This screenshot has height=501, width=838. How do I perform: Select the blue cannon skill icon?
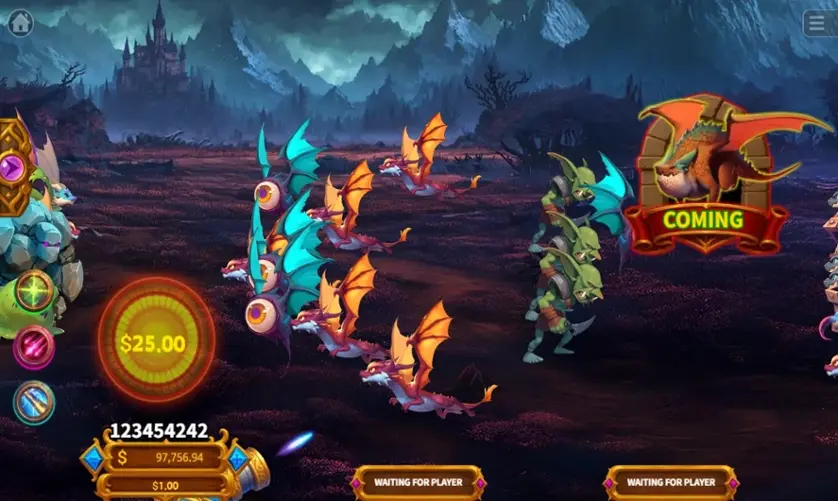point(34,402)
